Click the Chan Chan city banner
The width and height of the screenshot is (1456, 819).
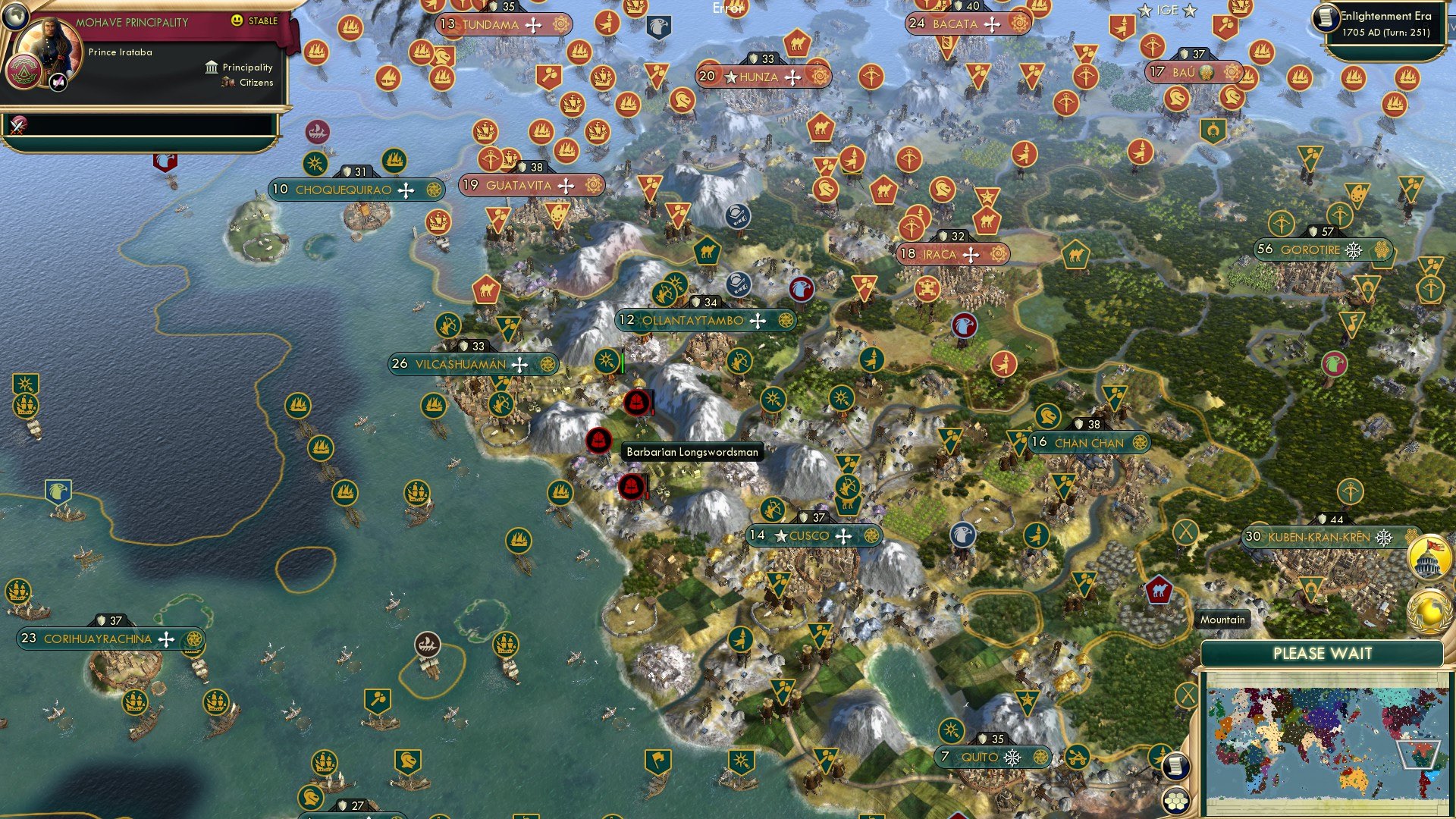(1088, 443)
